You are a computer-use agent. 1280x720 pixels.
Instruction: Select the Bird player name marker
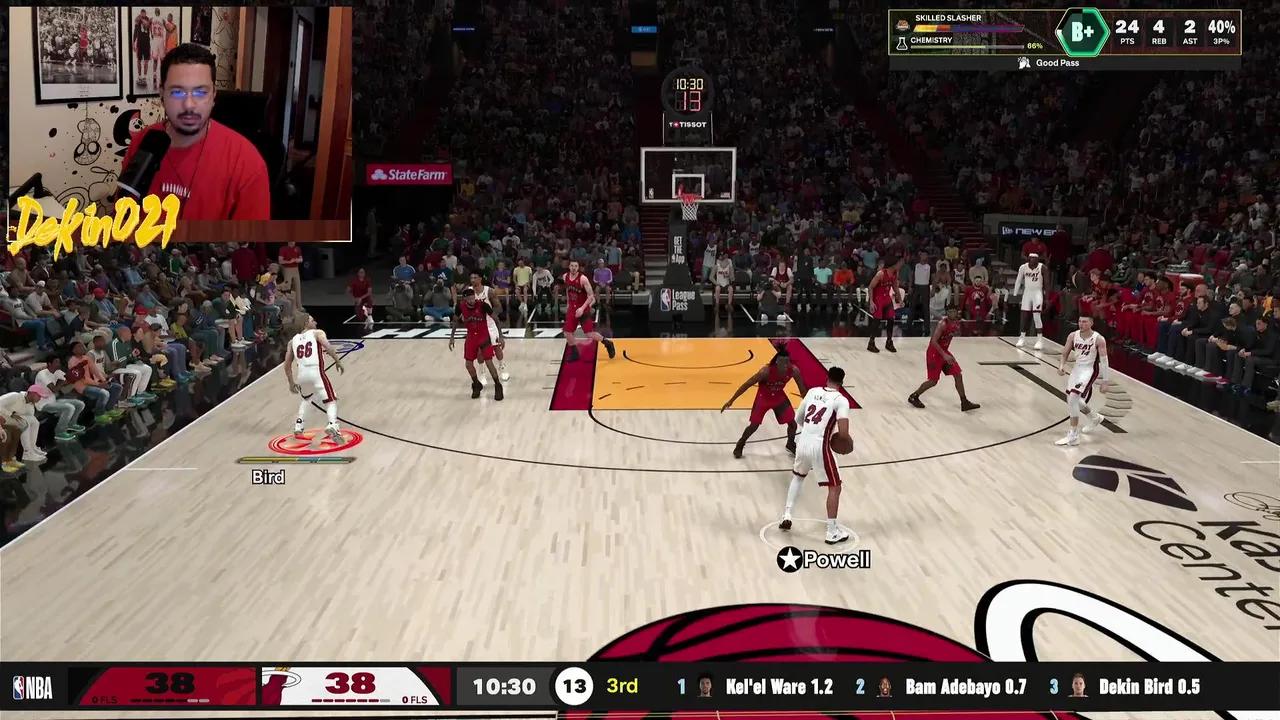[268, 478]
